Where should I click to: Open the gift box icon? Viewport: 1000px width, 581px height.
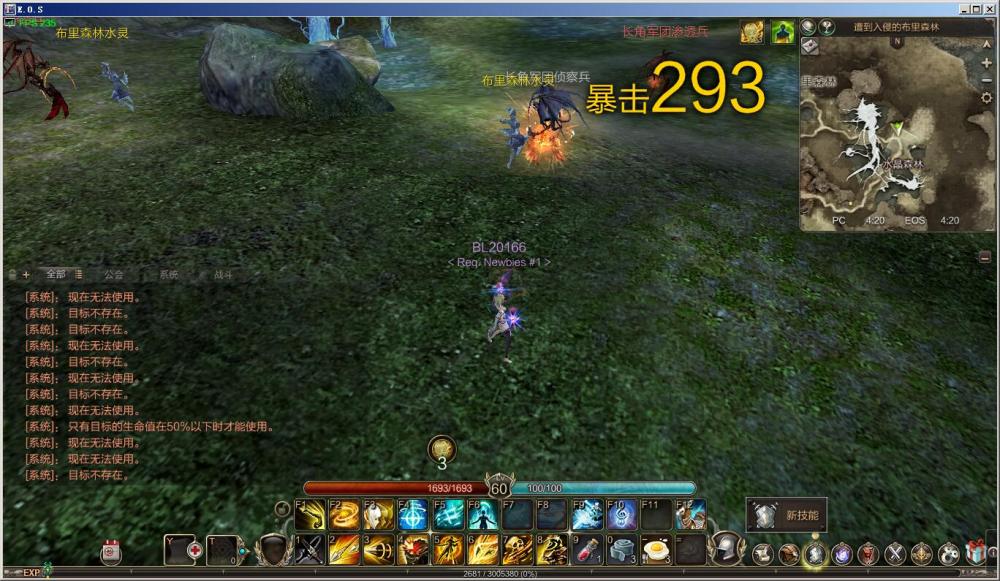[x=975, y=552]
